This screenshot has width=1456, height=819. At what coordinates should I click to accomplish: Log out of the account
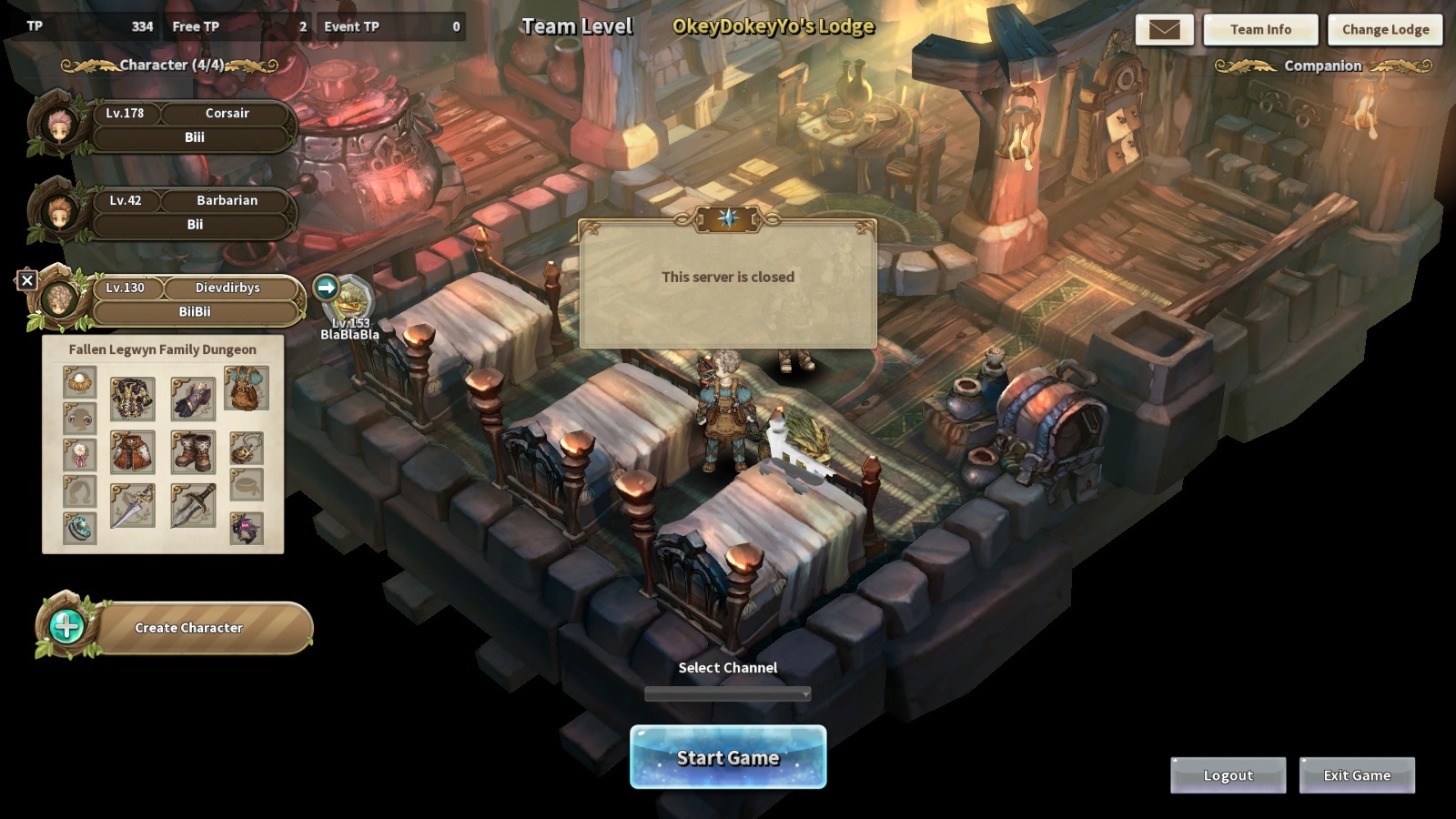pyautogui.click(x=1228, y=775)
